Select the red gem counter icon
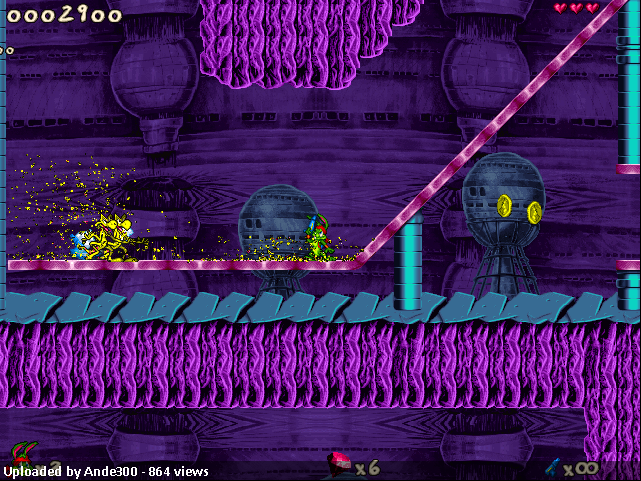The height and width of the screenshot is (481, 641). click(x=341, y=463)
